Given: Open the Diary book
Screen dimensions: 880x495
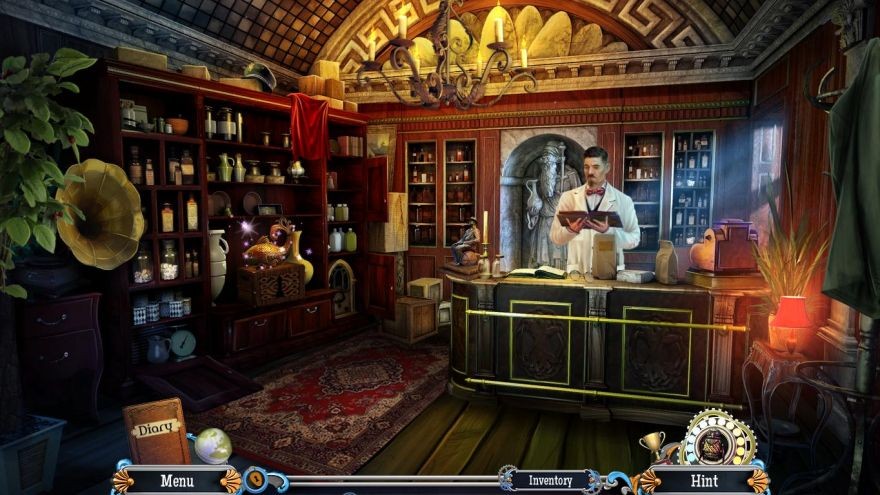Looking at the screenshot, I should coord(156,430).
